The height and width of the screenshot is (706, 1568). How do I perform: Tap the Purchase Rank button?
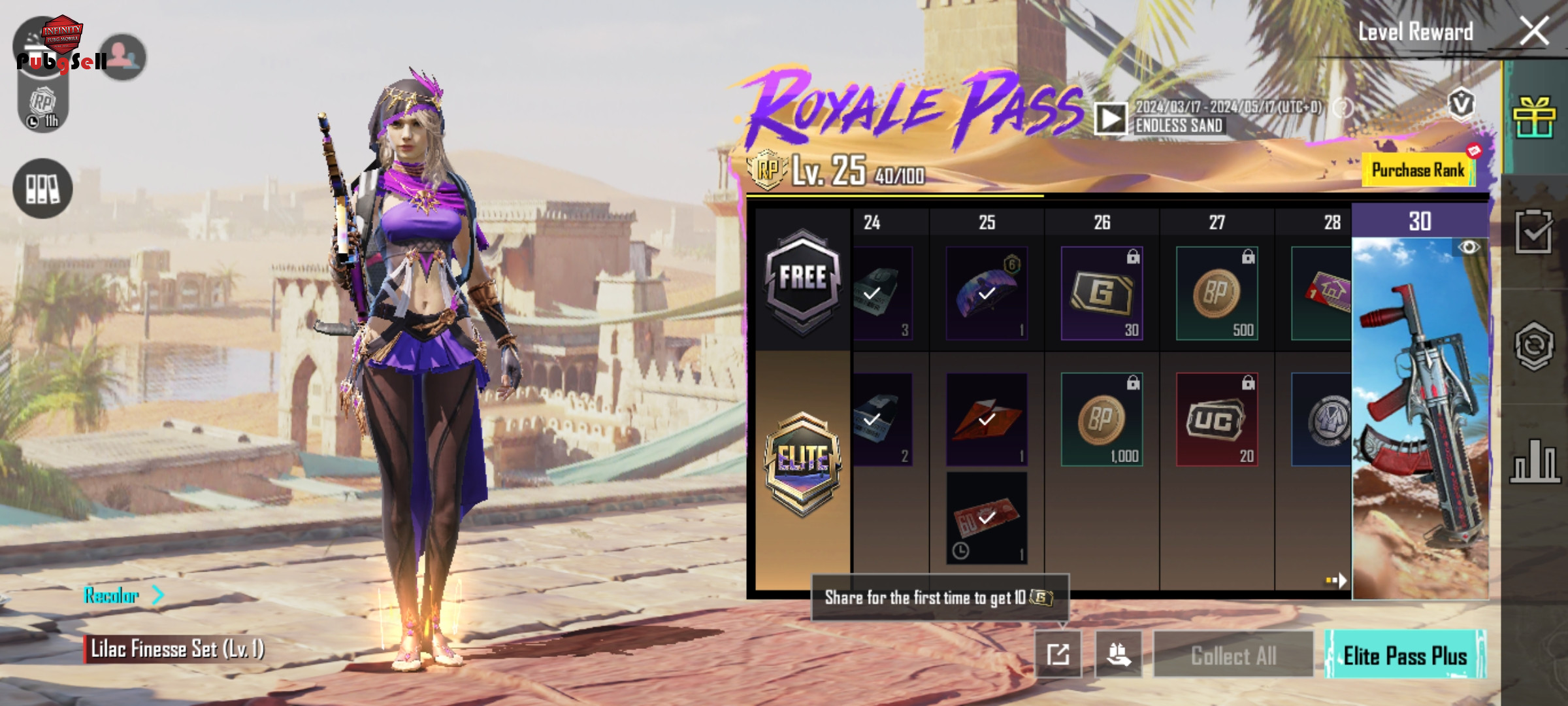[1418, 171]
